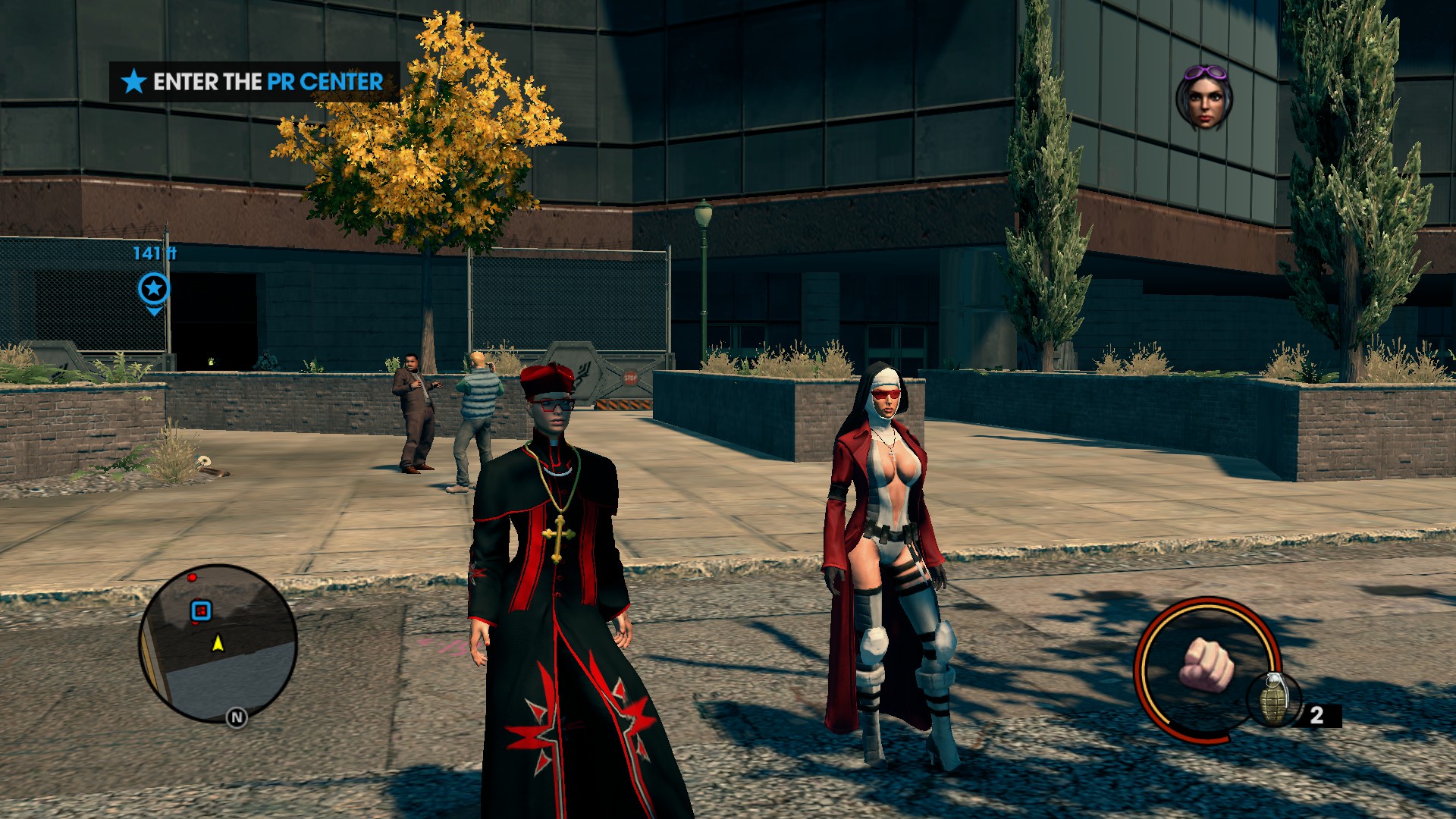Click the Enter the PR Center objective
This screenshot has height=819, width=1456.
coord(255,82)
